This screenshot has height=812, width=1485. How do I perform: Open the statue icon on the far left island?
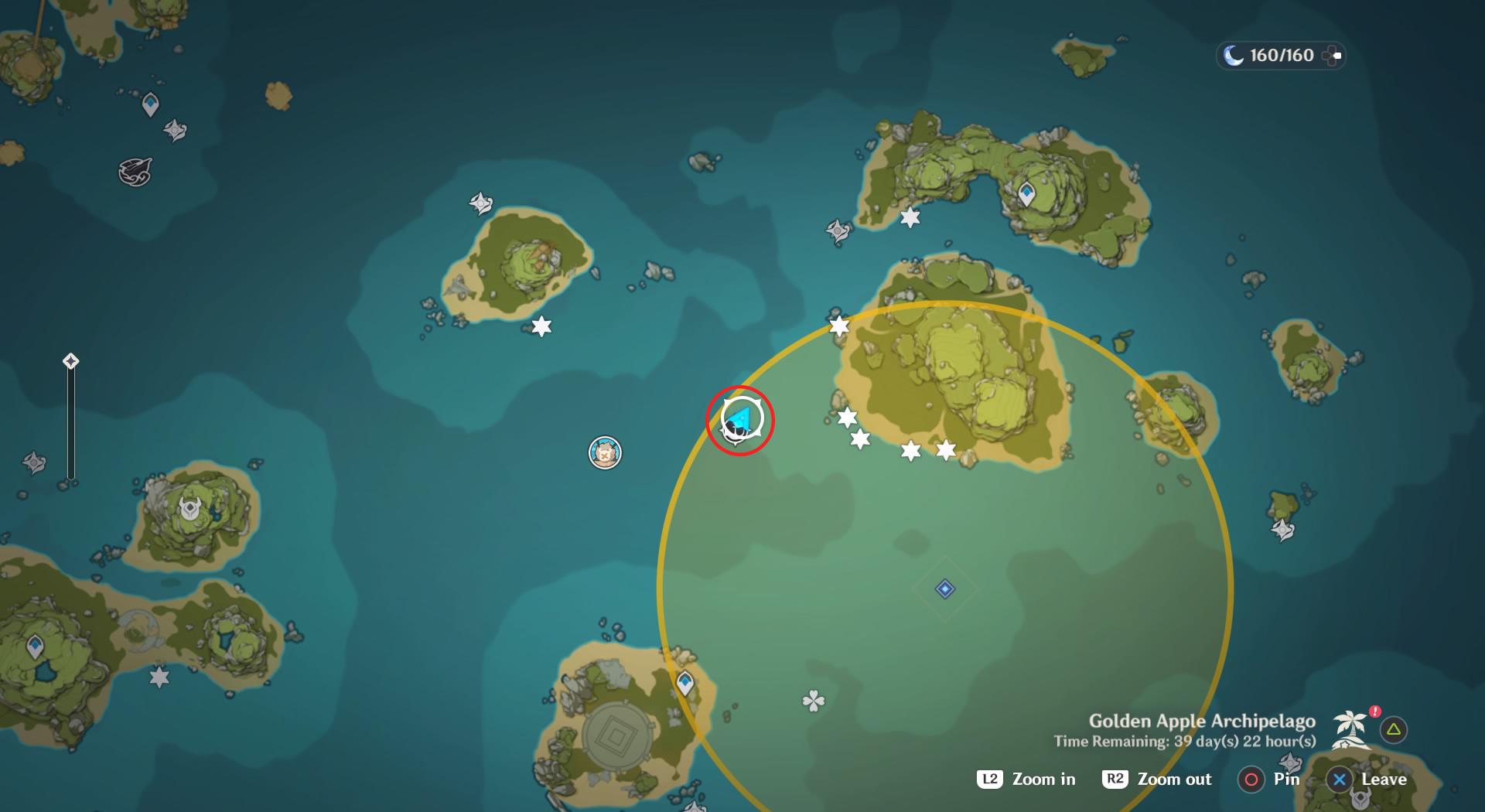pos(191,509)
